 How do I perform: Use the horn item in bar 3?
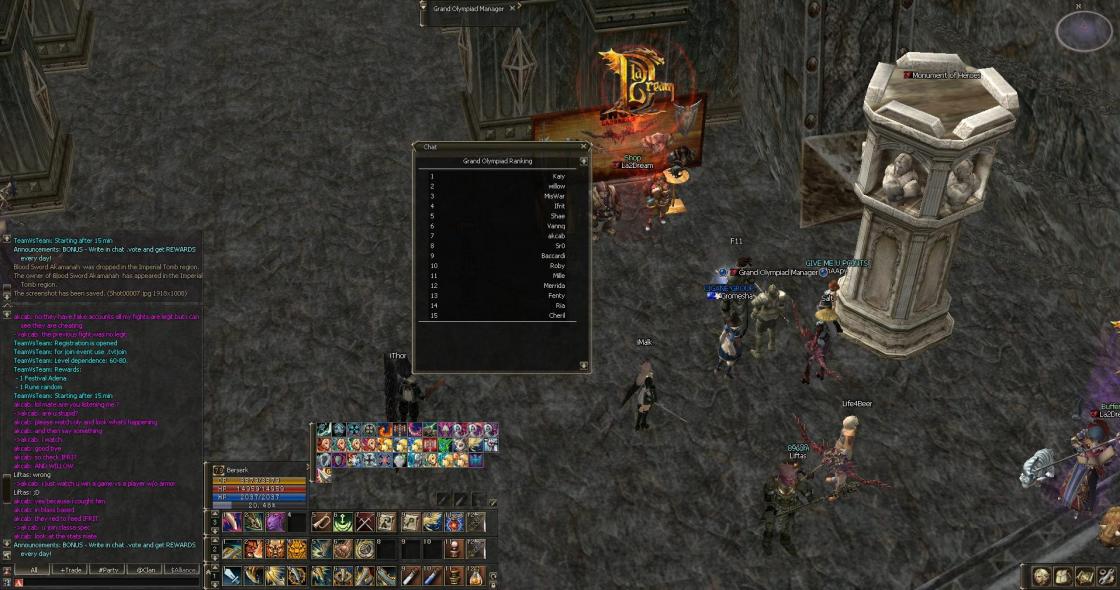click(x=321, y=522)
